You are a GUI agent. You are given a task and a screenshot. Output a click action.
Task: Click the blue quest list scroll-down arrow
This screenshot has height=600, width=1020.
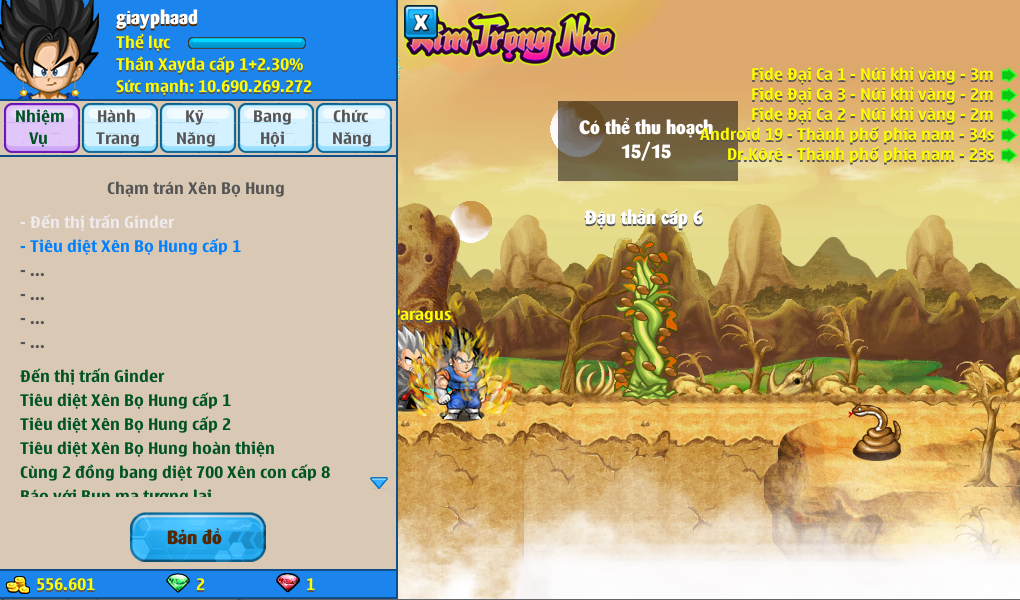click(379, 483)
